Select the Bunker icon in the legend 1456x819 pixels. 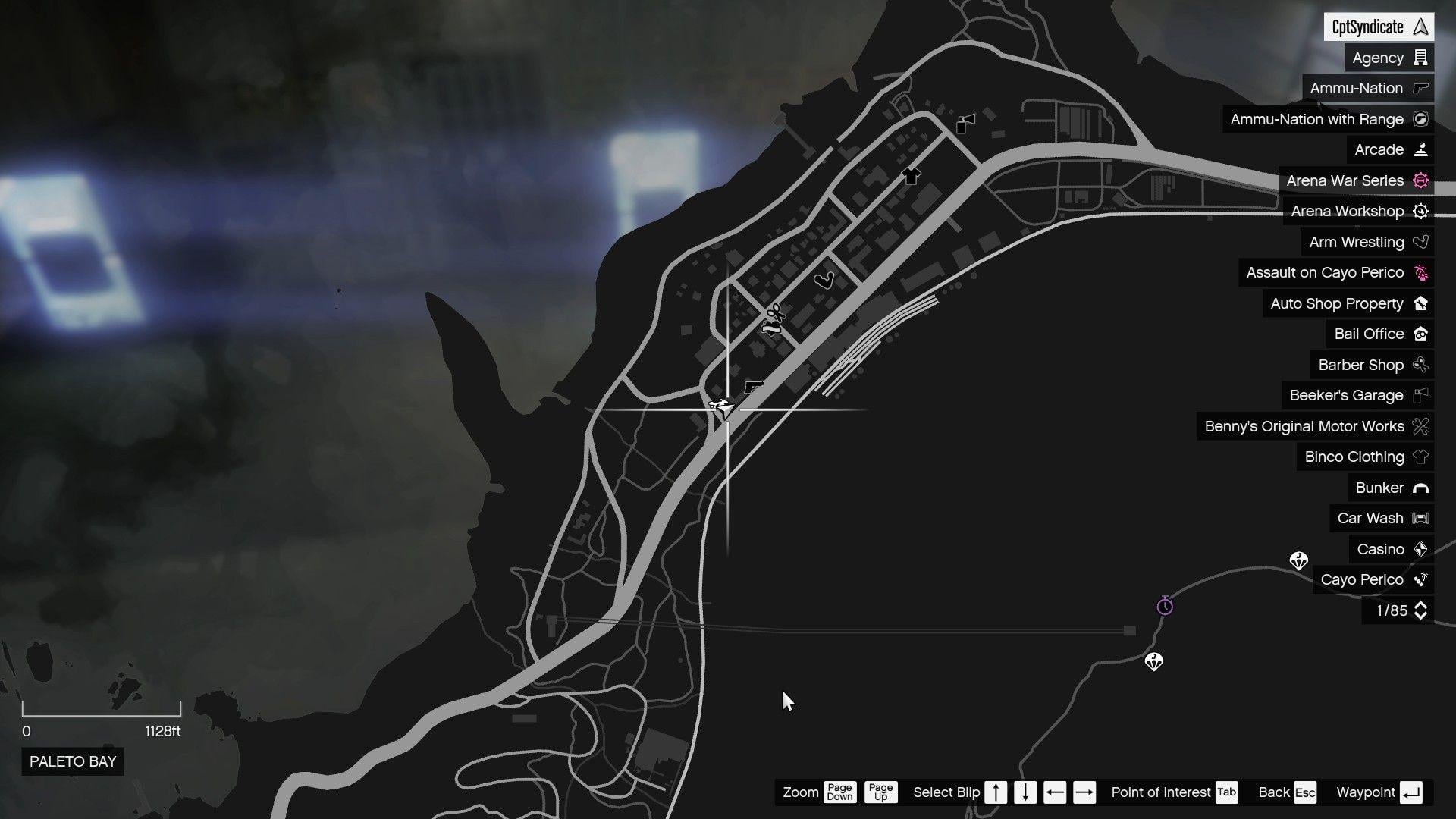[x=1391, y=488]
